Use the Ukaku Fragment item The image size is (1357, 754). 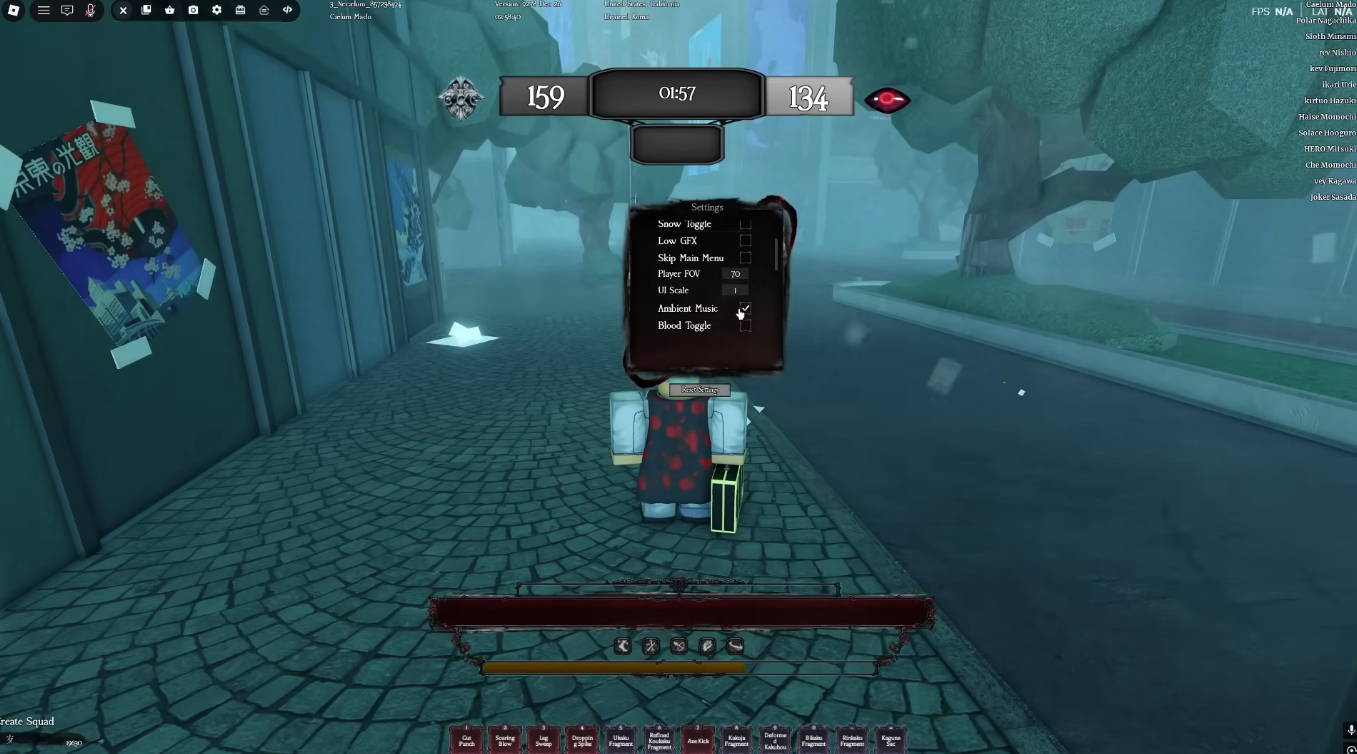621,738
